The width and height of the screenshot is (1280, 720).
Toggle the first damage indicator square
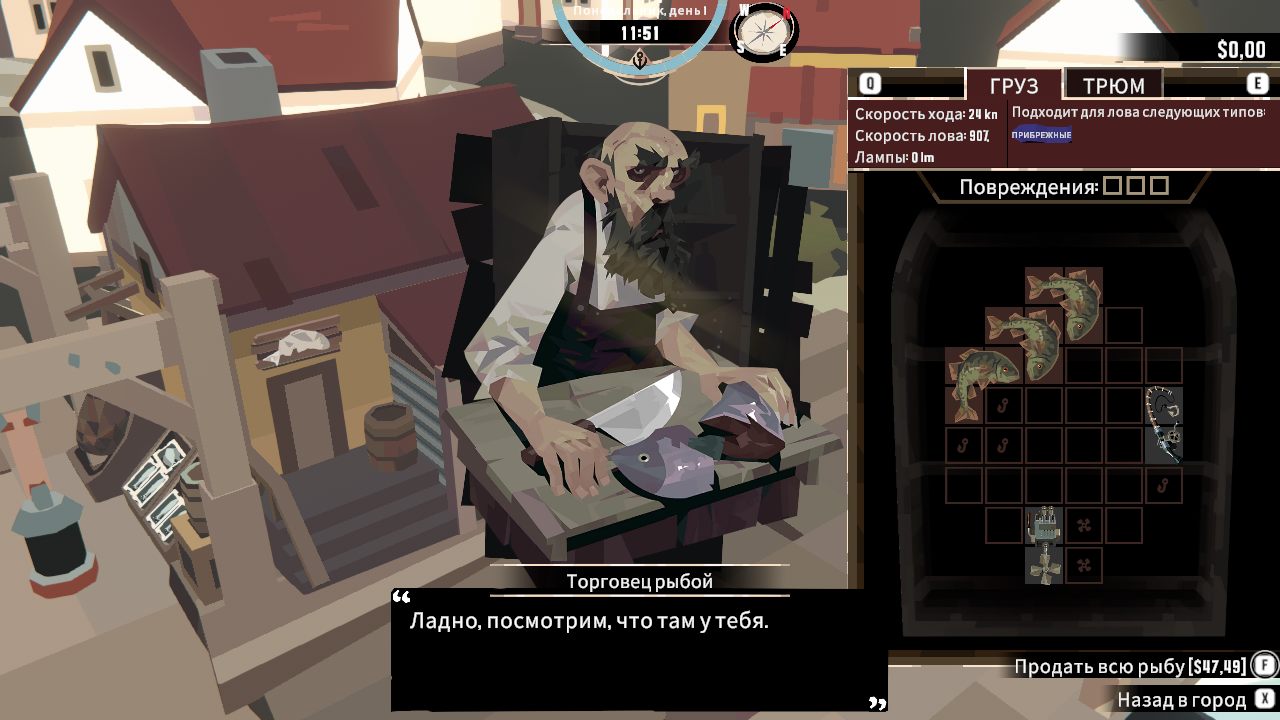(1112, 184)
